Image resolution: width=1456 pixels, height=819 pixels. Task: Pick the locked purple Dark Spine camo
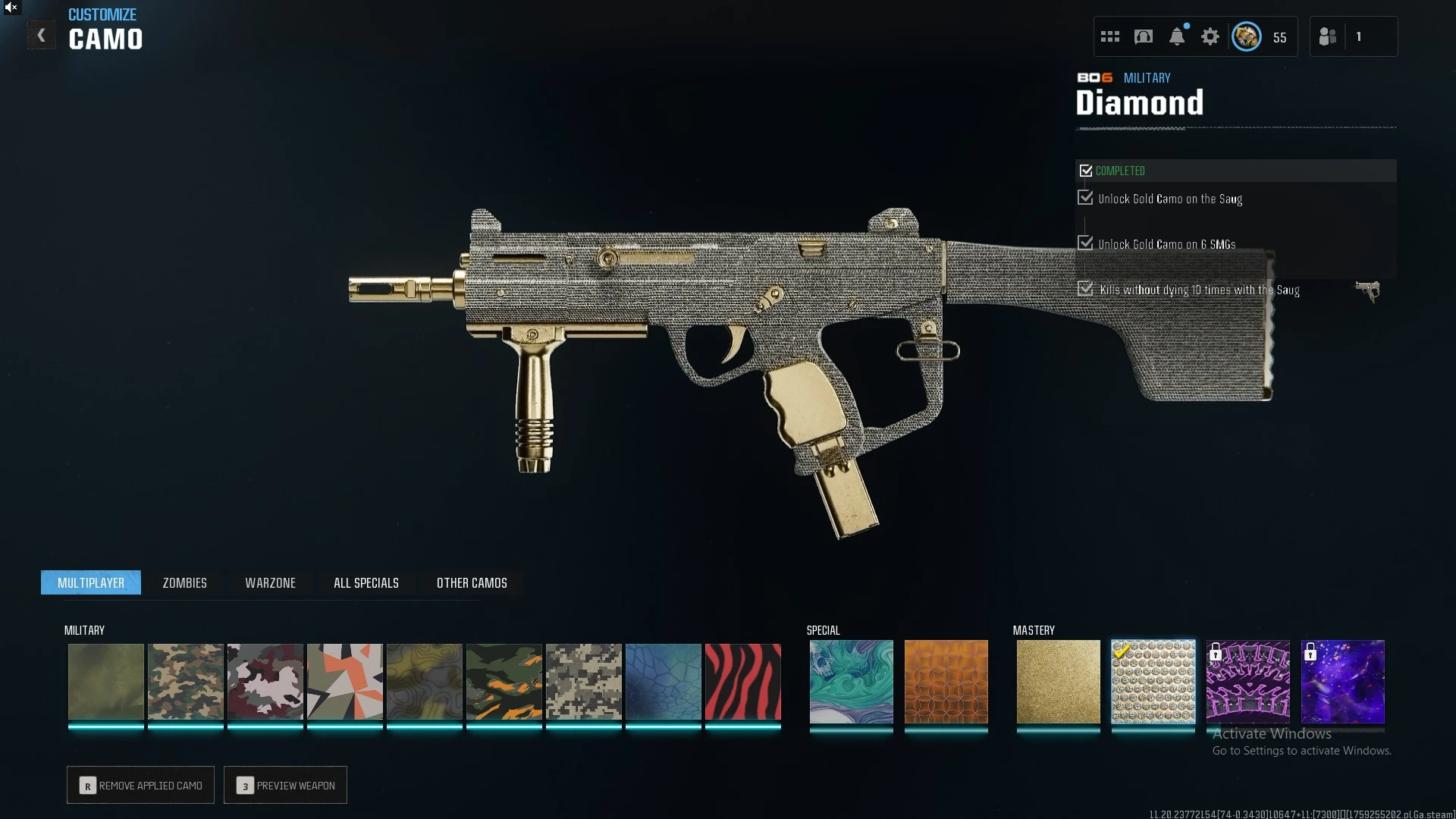point(1247,681)
